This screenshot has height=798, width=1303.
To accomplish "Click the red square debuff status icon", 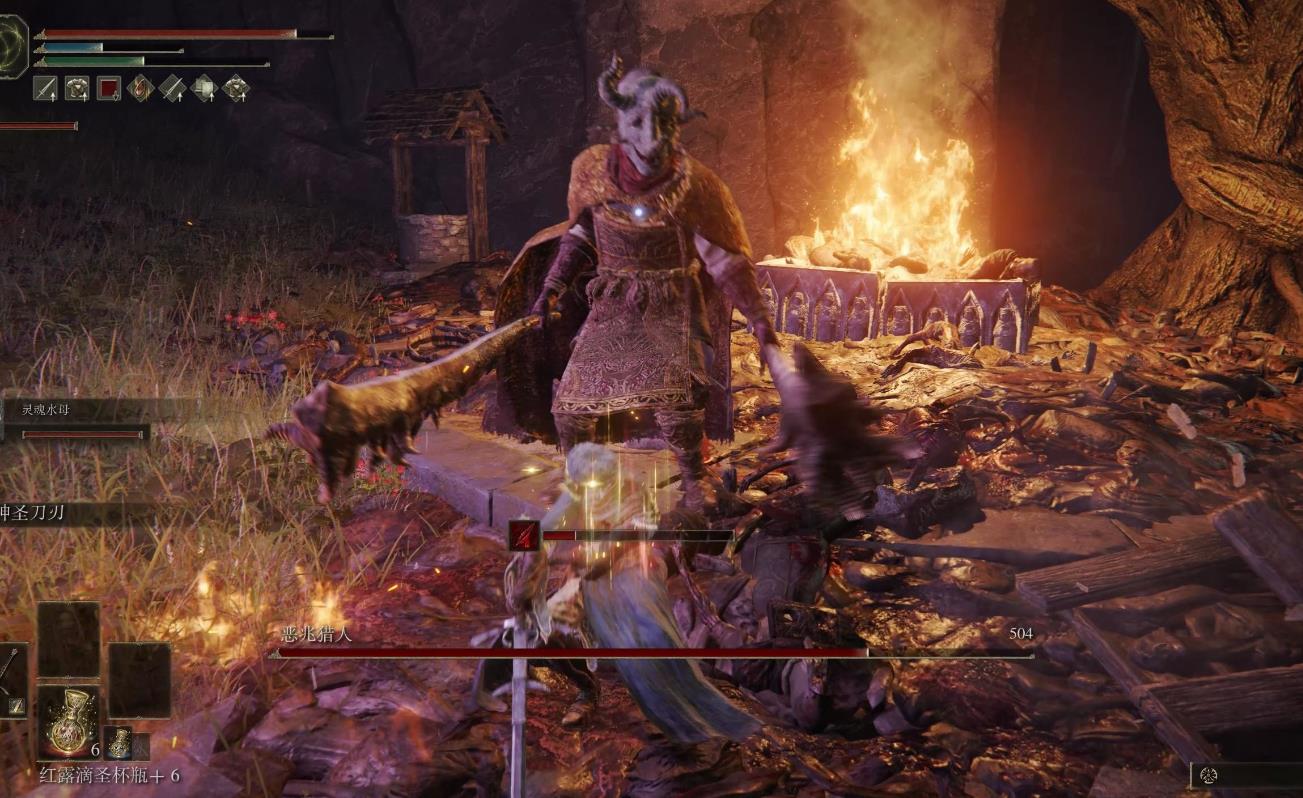I will click(x=109, y=89).
